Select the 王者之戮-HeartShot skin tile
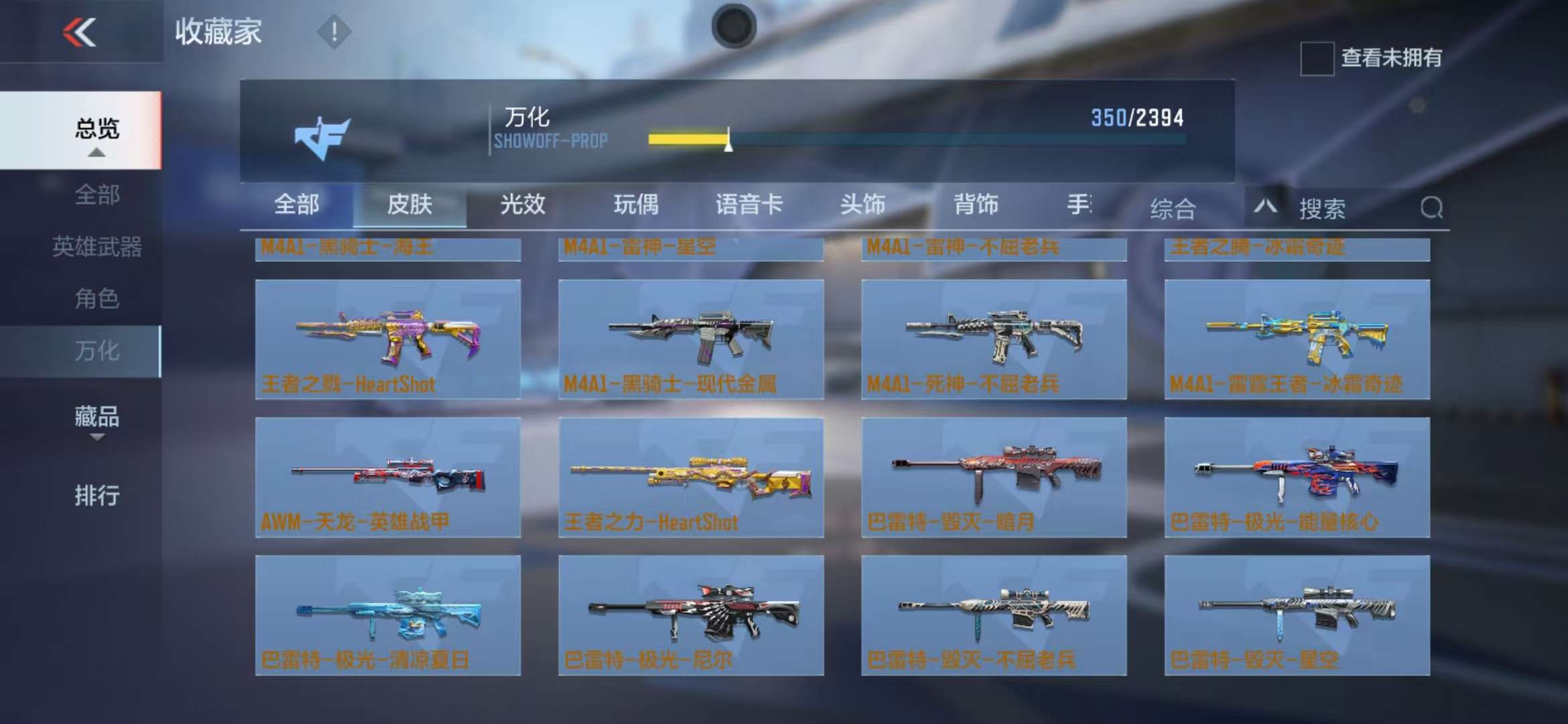The width and height of the screenshot is (1568, 724). tap(388, 339)
